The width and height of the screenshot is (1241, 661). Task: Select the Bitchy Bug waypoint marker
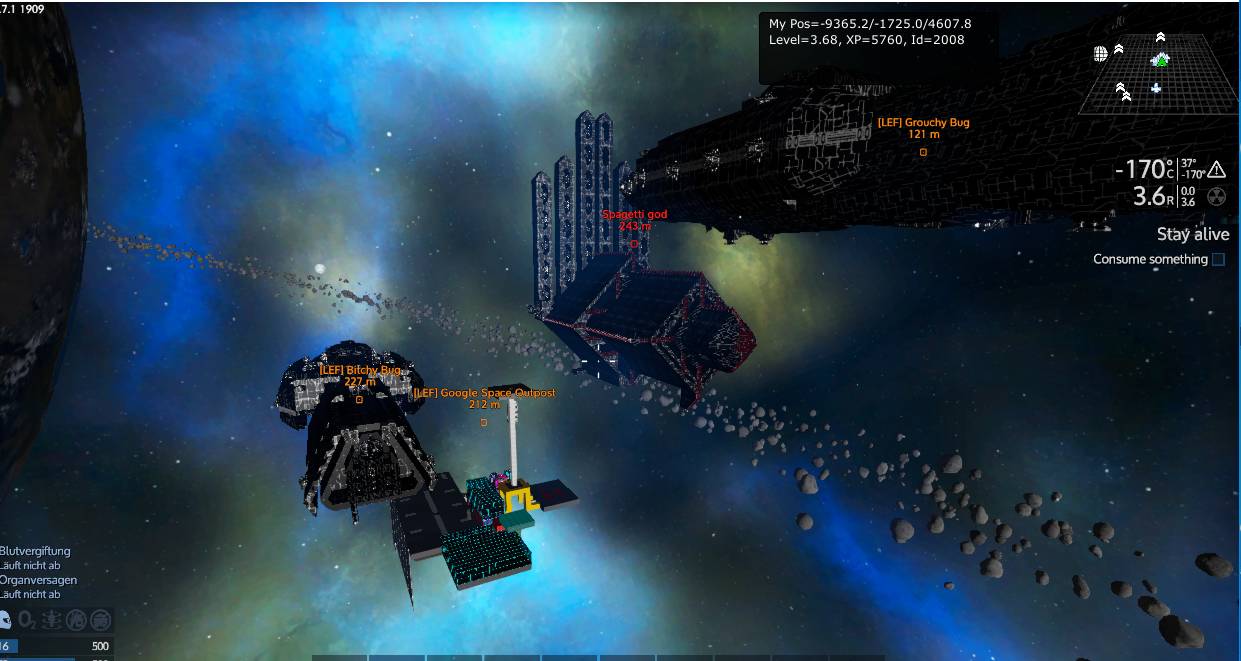(359, 399)
